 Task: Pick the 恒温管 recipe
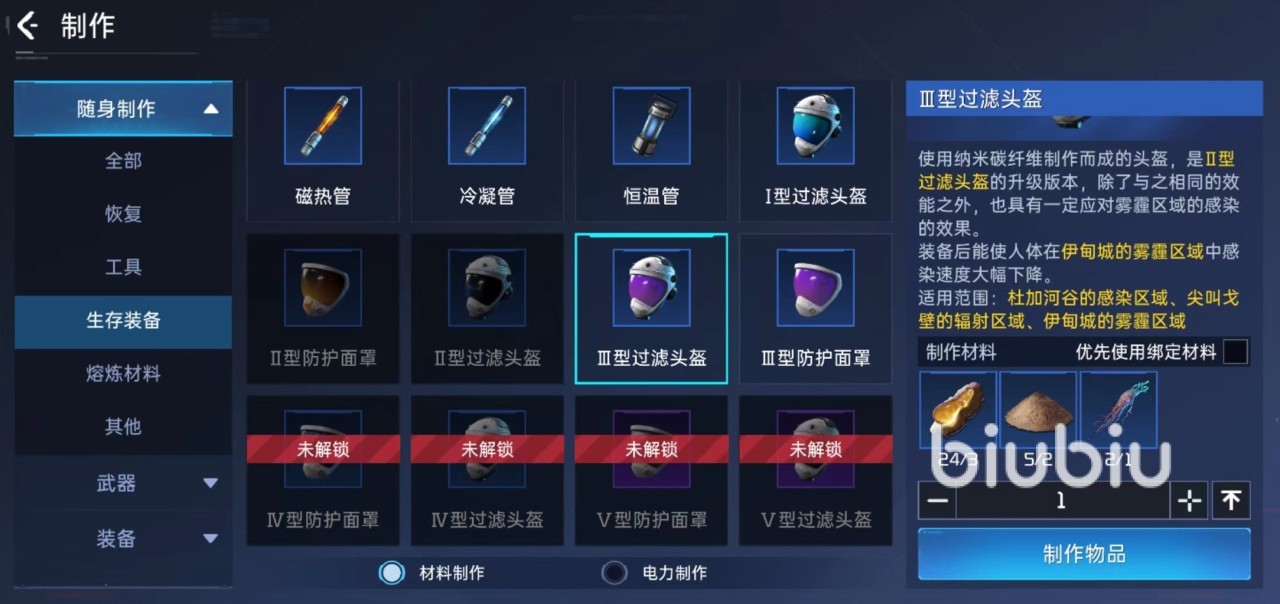pos(651,150)
